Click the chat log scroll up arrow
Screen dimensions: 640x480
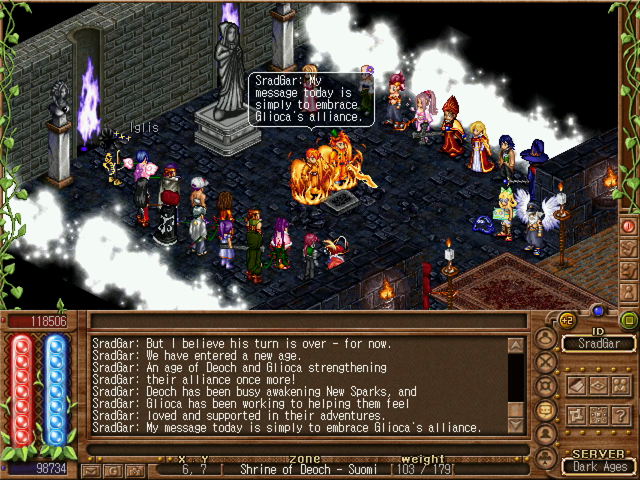tap(516, 346)
